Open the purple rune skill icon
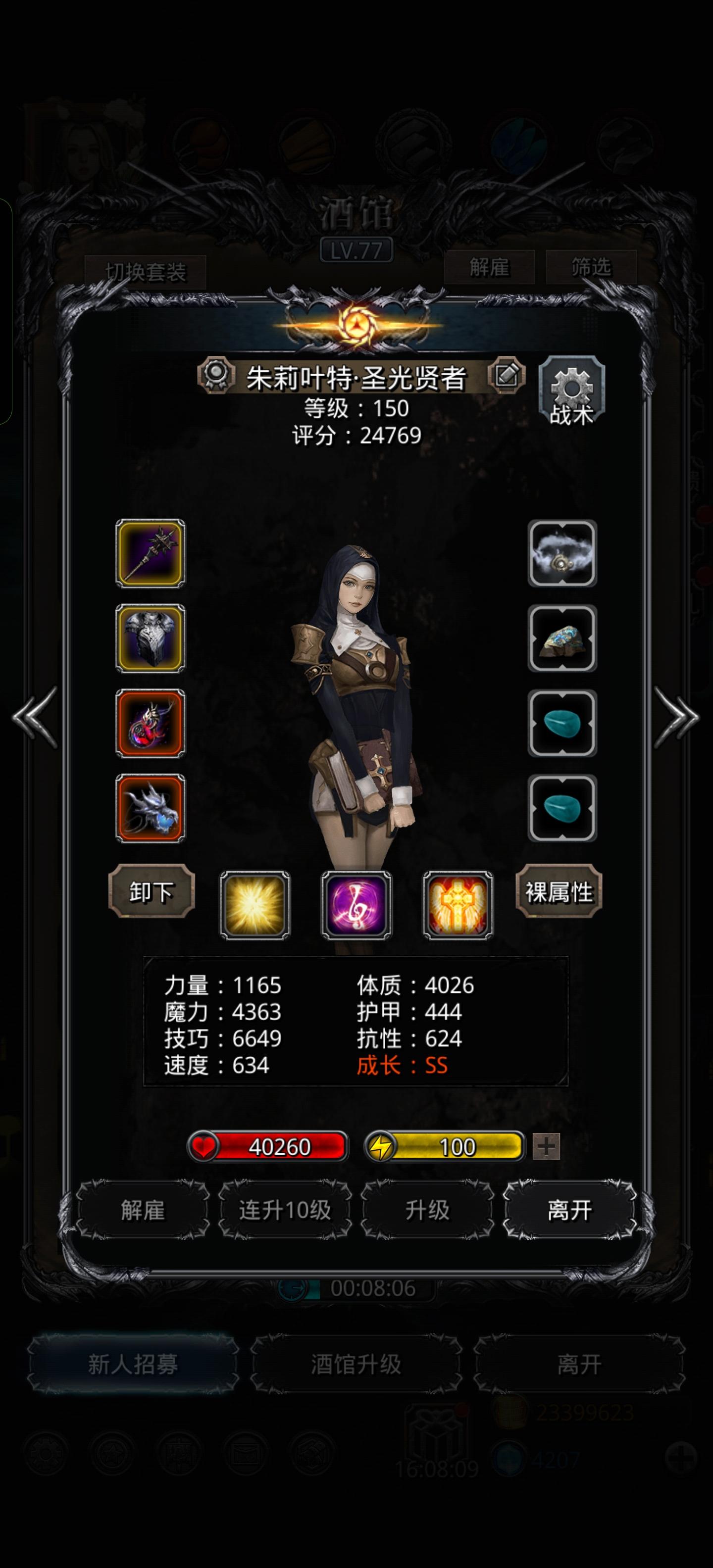The width and height of the screenshot is (713, 1568). pos(357,906)
